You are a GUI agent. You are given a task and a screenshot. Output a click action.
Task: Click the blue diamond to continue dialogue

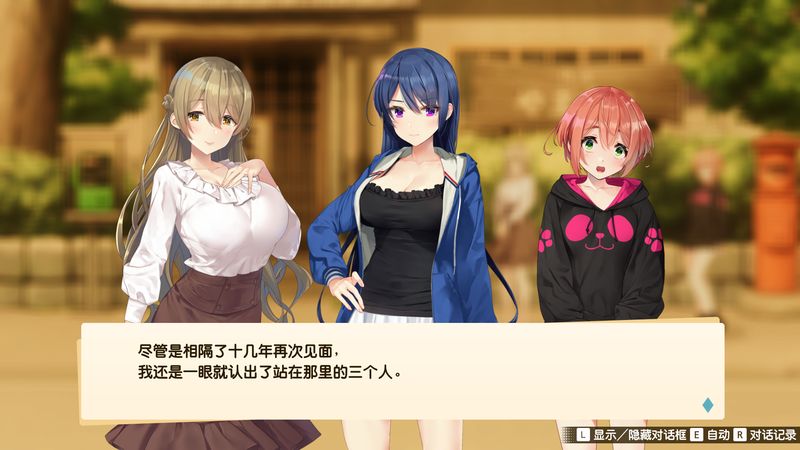point(708,405)
